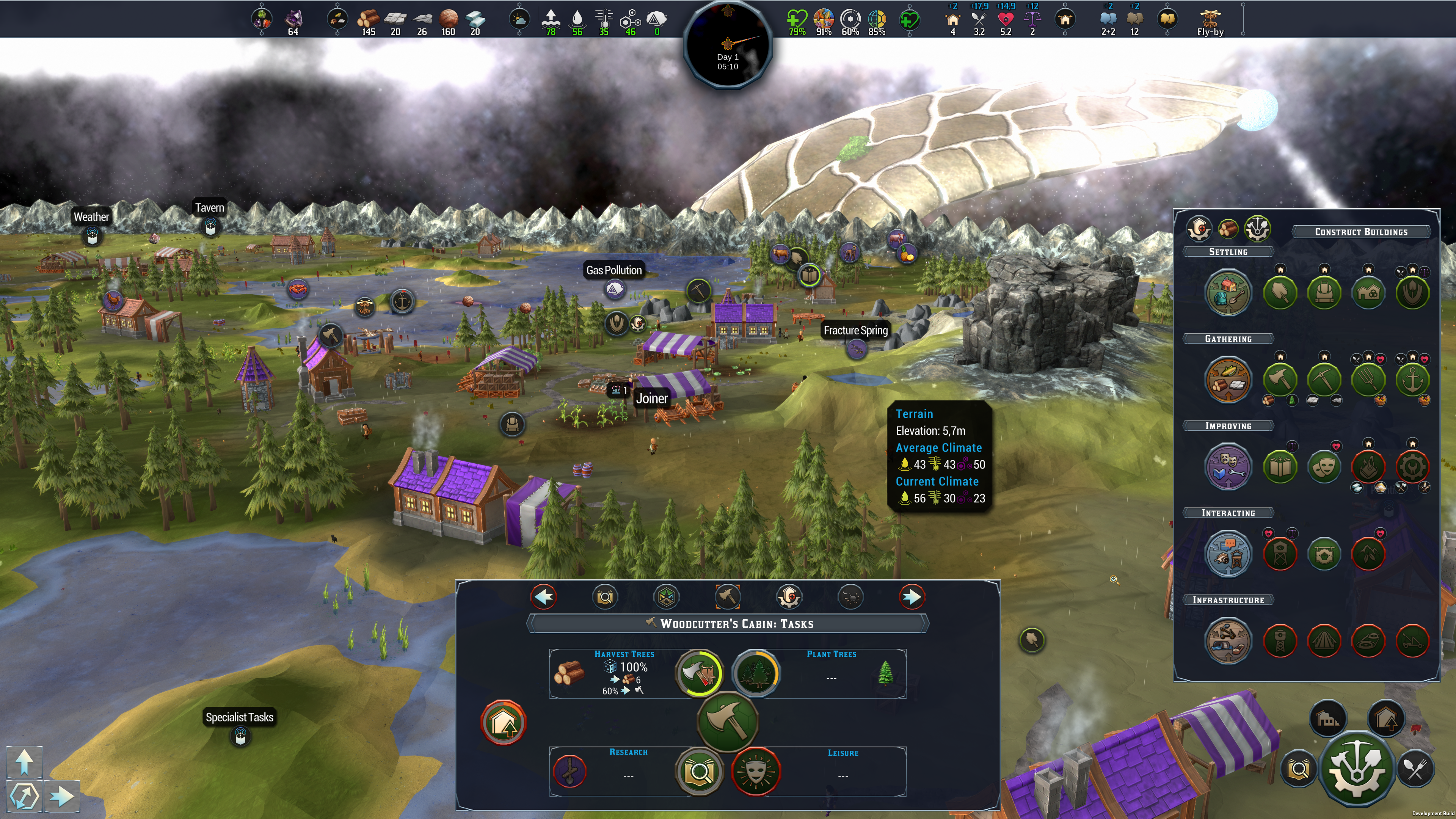The image size is (1456, 819).
Task: Open the Infrastructure category round button
Action: (x=1227, y=640)
